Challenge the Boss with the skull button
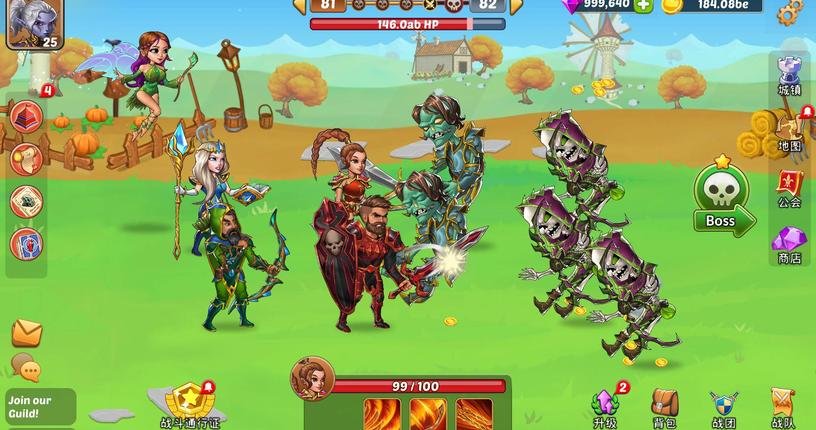This screenshot has width=816, height=430. pos(722,200)
